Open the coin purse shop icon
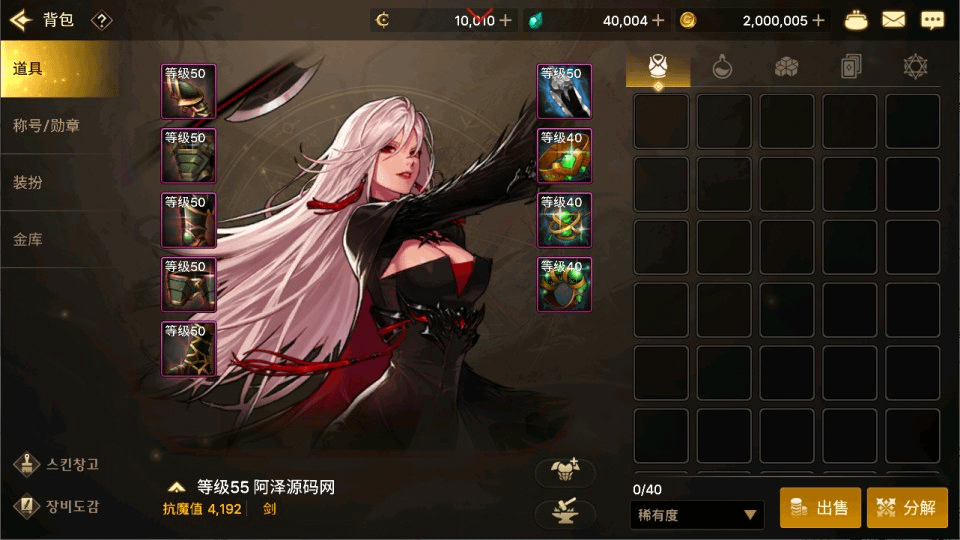Image resolution: width=960 pixels, height=540 pixels. [x=856, y=20]
